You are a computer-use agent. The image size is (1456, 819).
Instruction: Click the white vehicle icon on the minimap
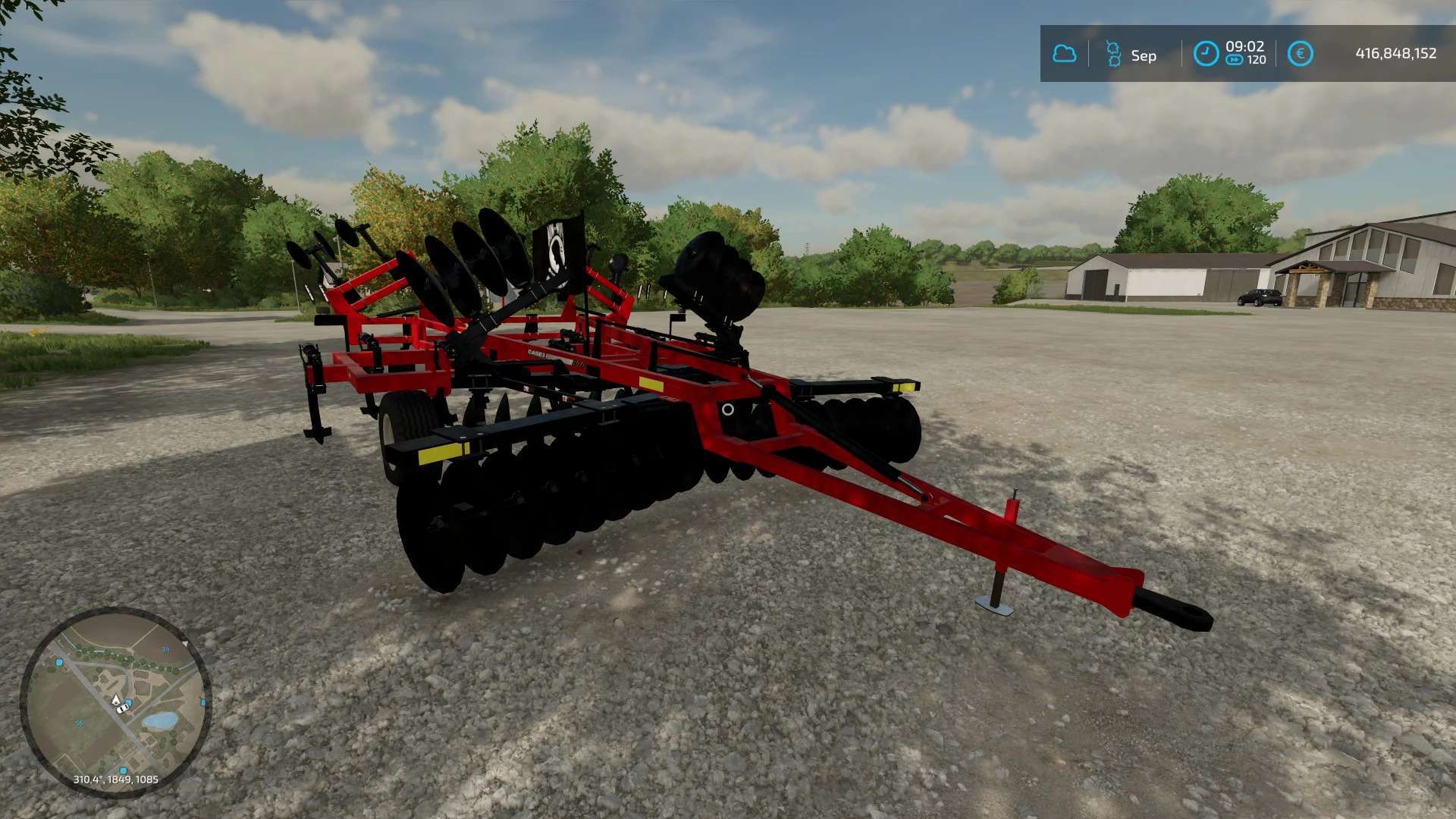[121, 710]
